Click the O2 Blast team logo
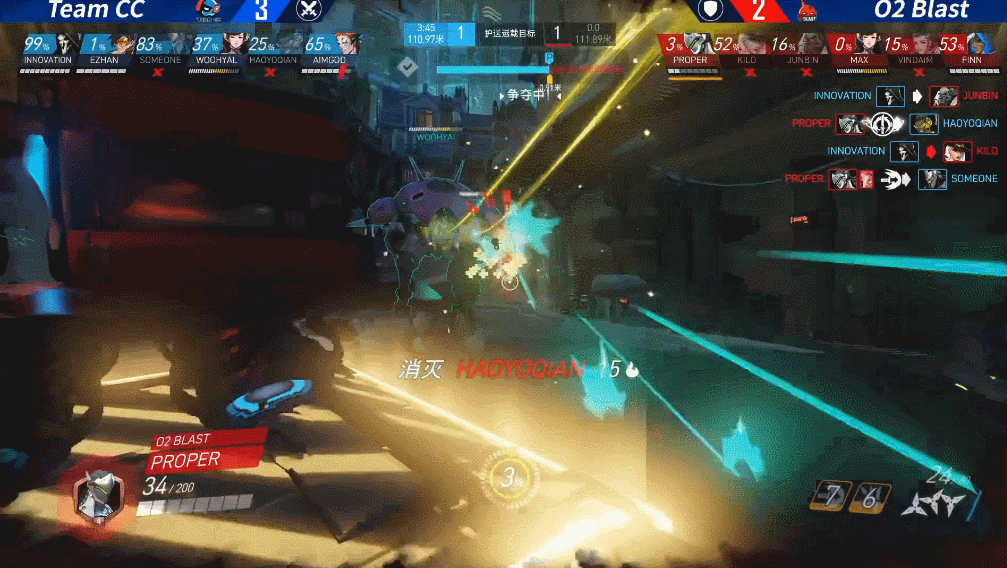The width and height of the screenshot is (1007, 568). (806, 11)
